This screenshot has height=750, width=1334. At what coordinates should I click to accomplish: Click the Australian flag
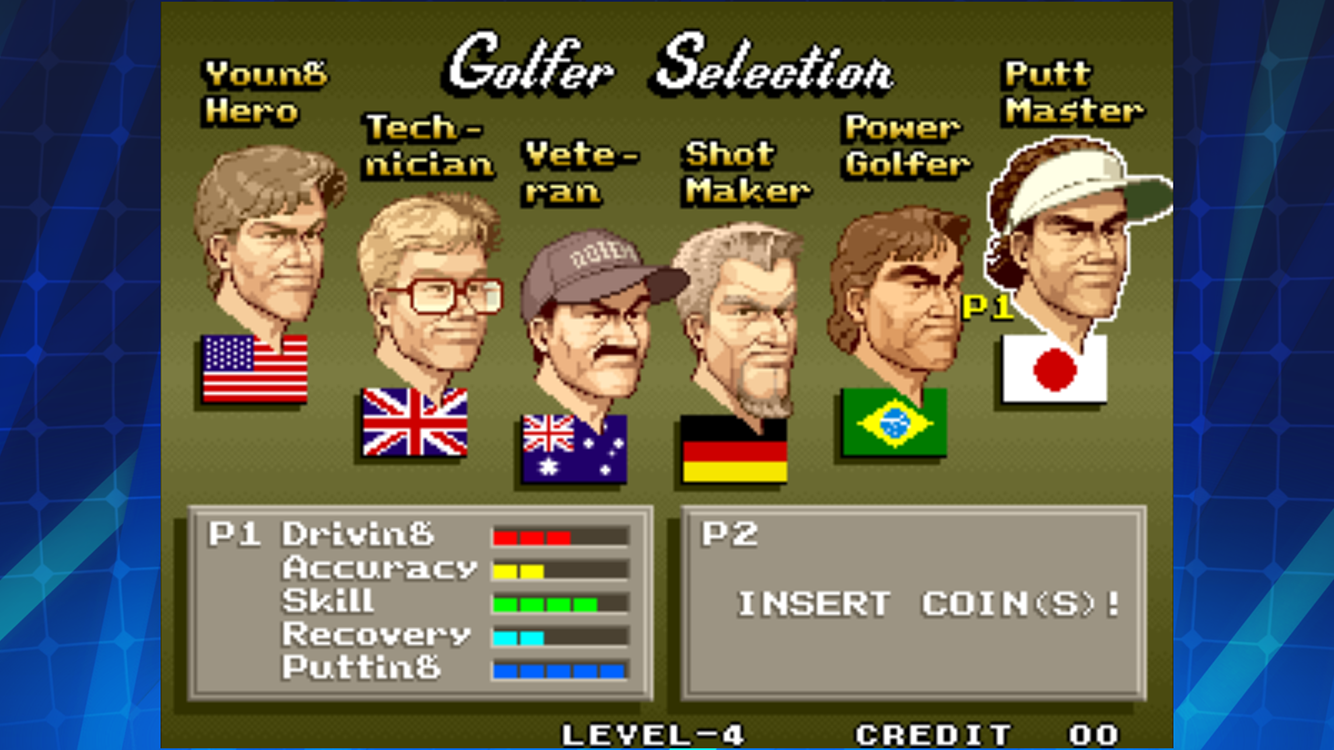tap(574, 448)
